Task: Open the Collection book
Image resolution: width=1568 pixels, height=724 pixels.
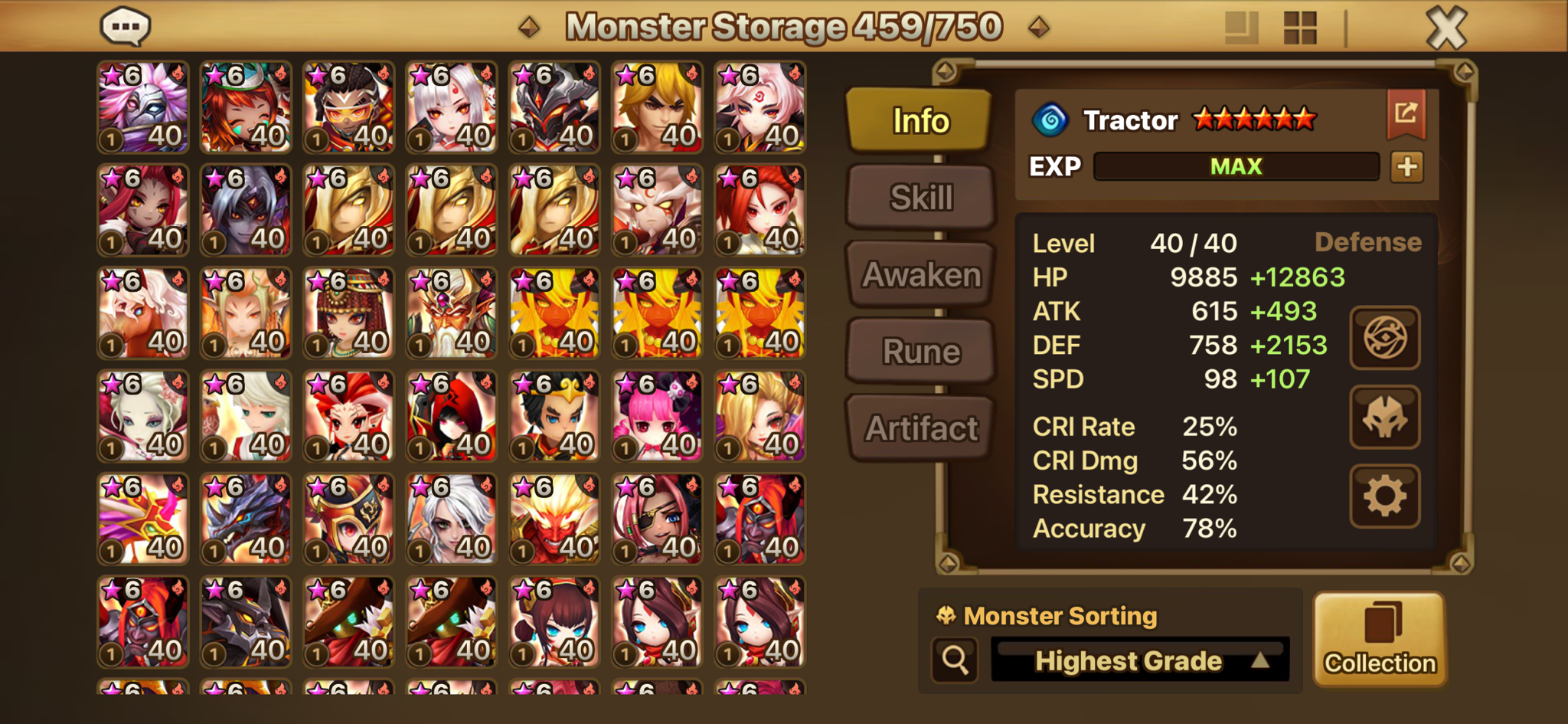Action: tap(1380, 639)
